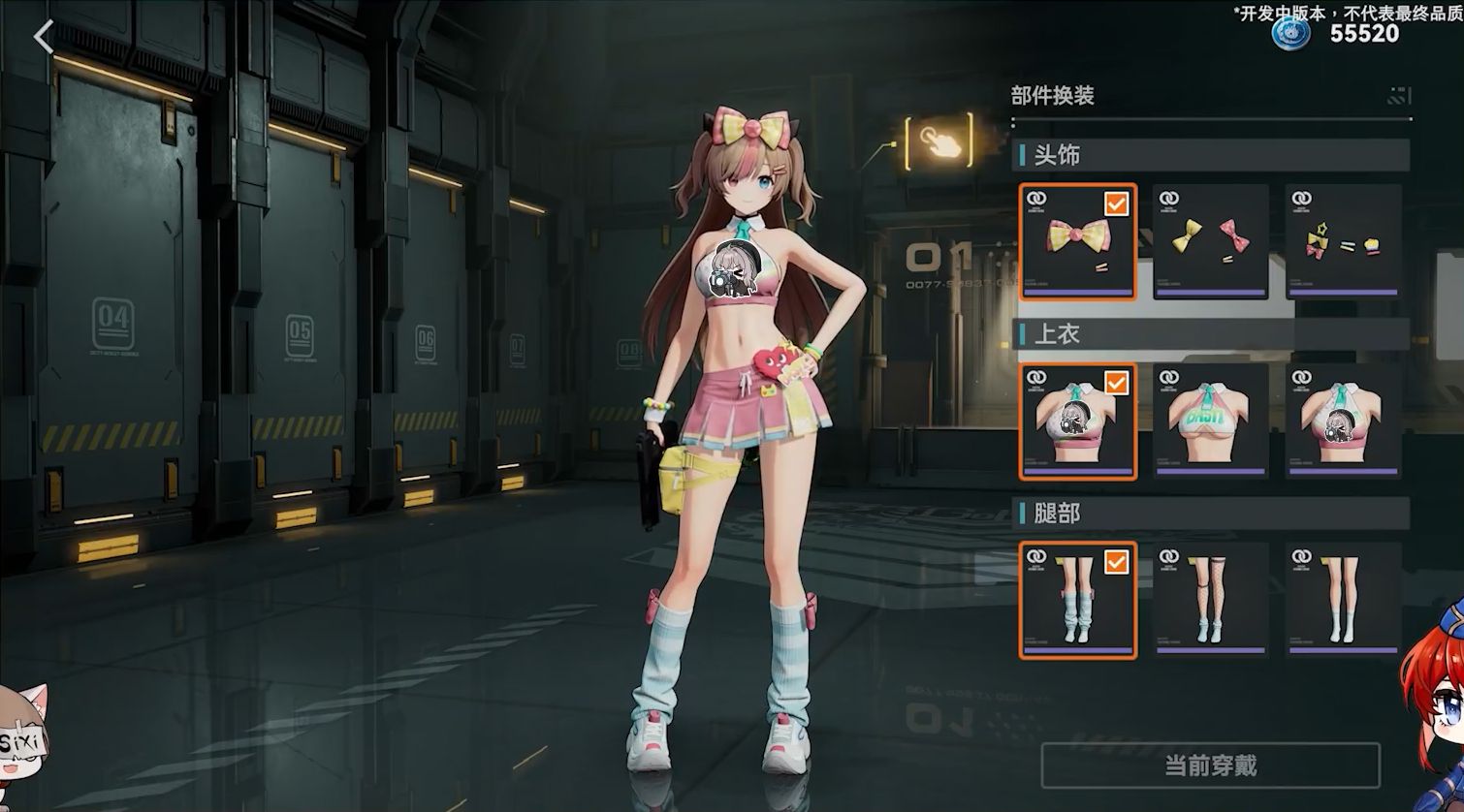Choose the yellow and pink twin bows headwear
1464x812 pixels.
point(1210,241)
